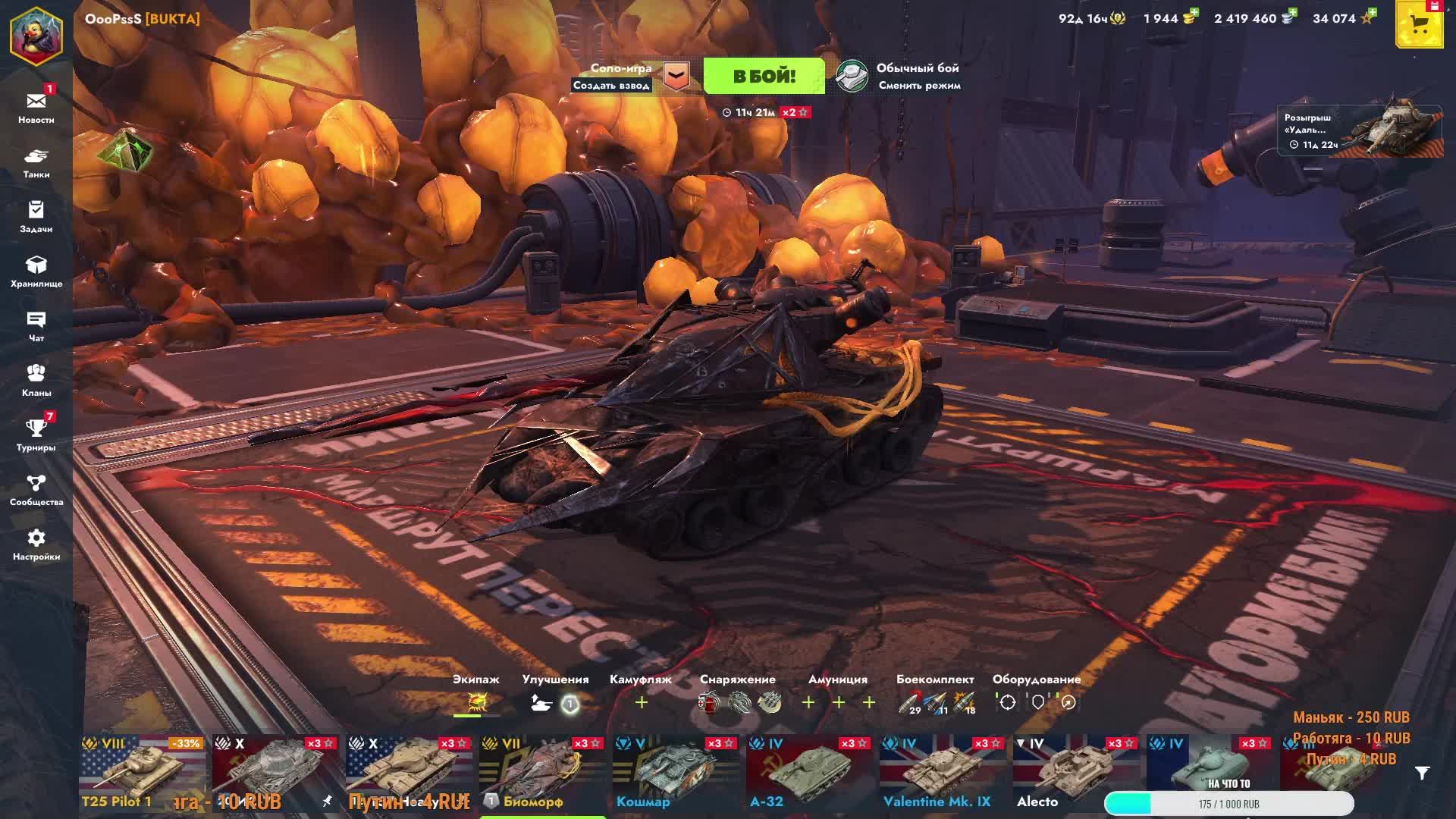The image size is (1456, 819).
Task: Open the Турниры tournaments page
Action: click(36, 435)
